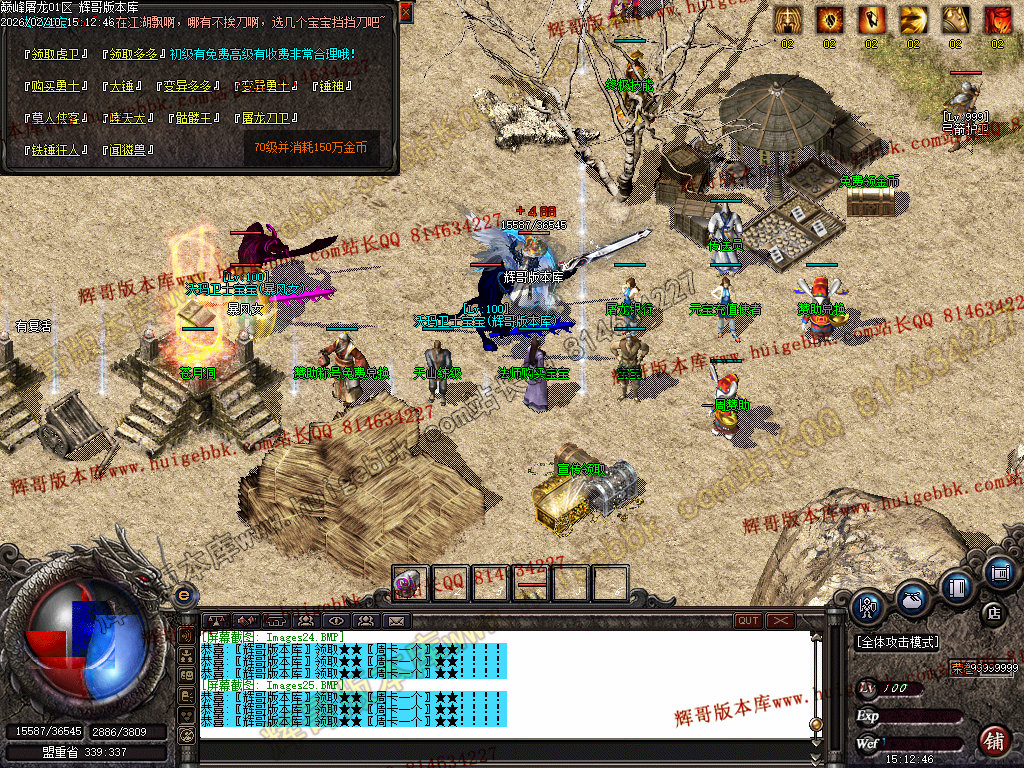Open the bag pouch icon

(912, 600)
